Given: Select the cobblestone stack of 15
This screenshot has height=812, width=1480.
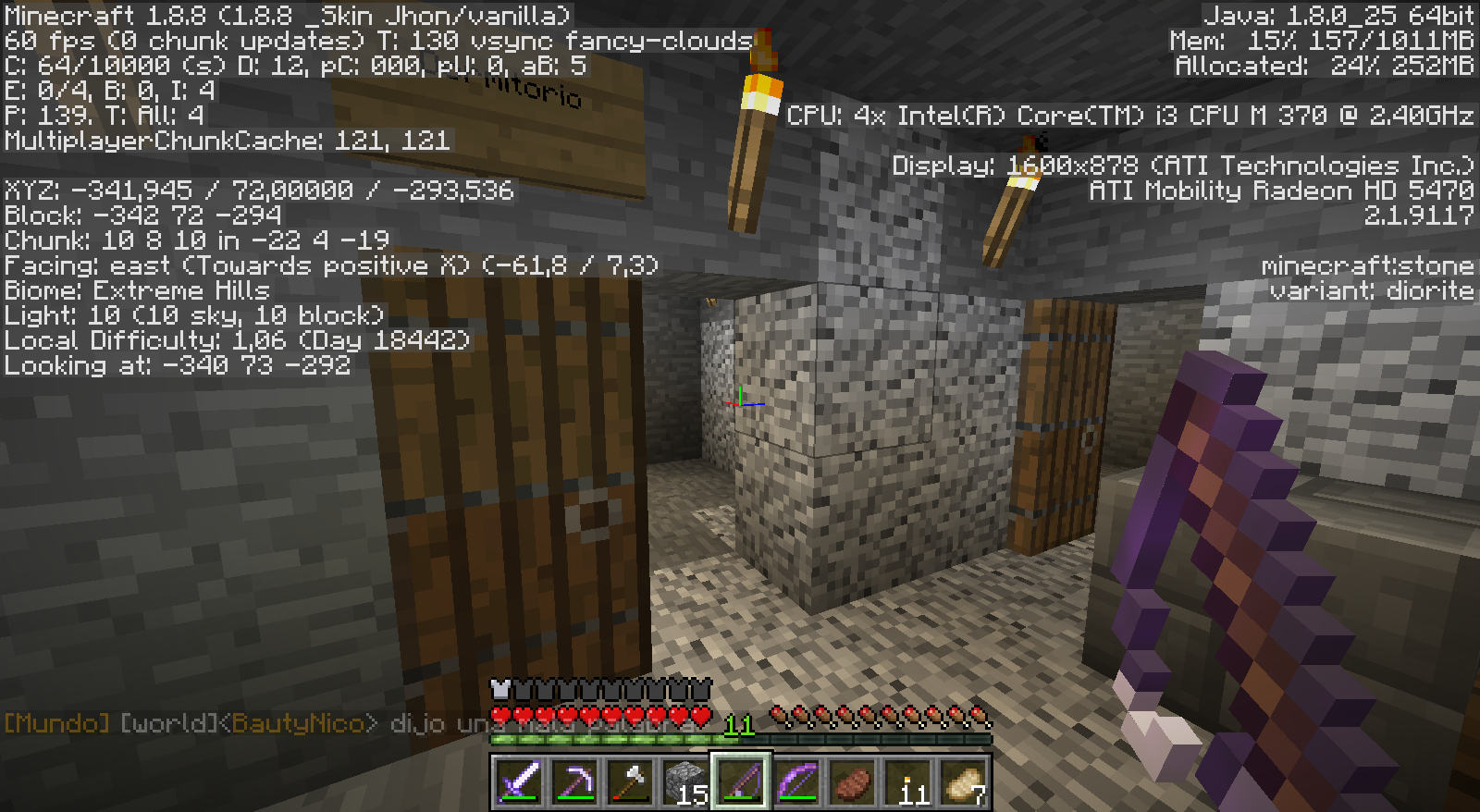Looking at the screenshot, I should 685,782.
